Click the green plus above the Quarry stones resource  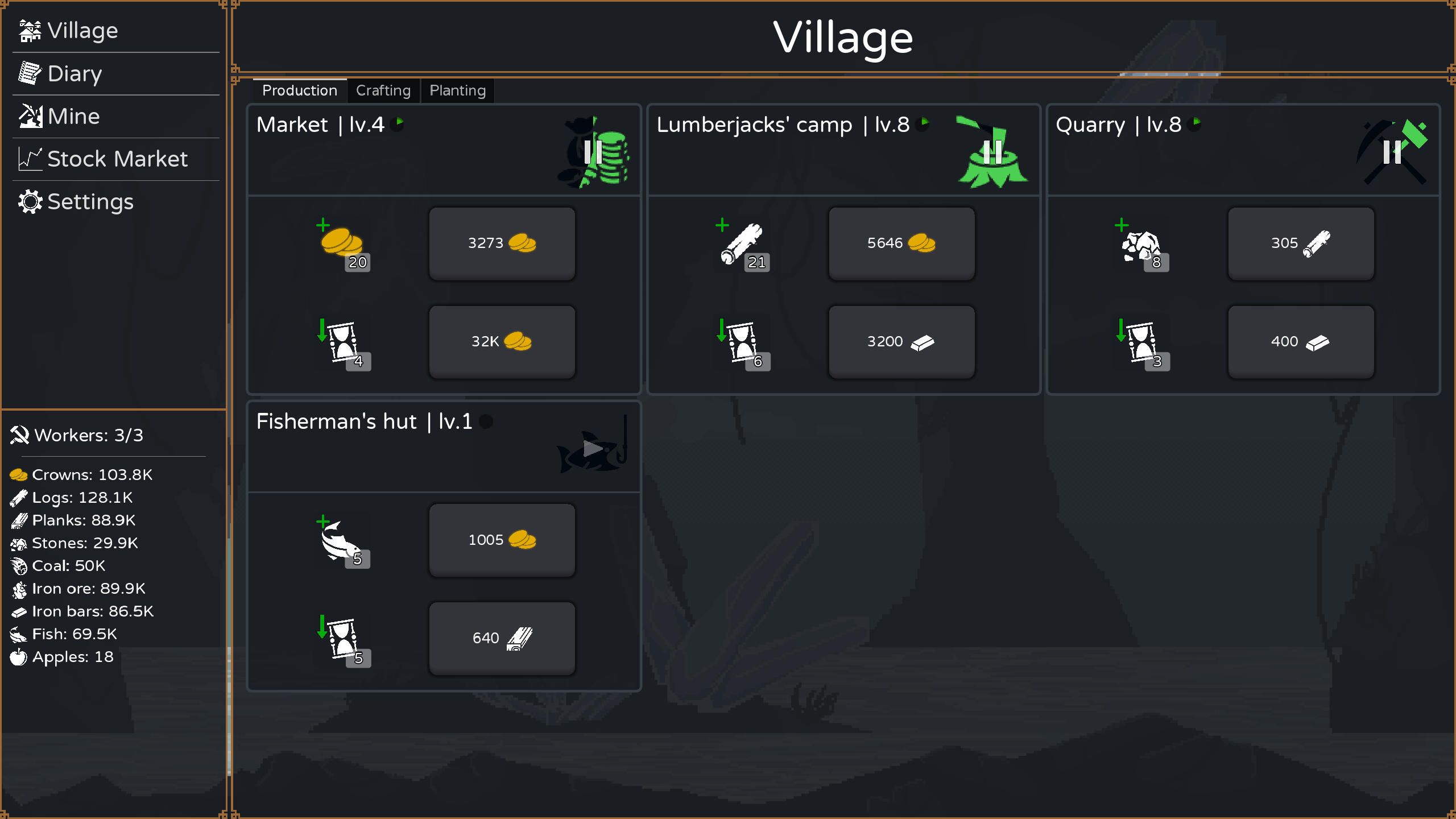tap(1123, 225)
